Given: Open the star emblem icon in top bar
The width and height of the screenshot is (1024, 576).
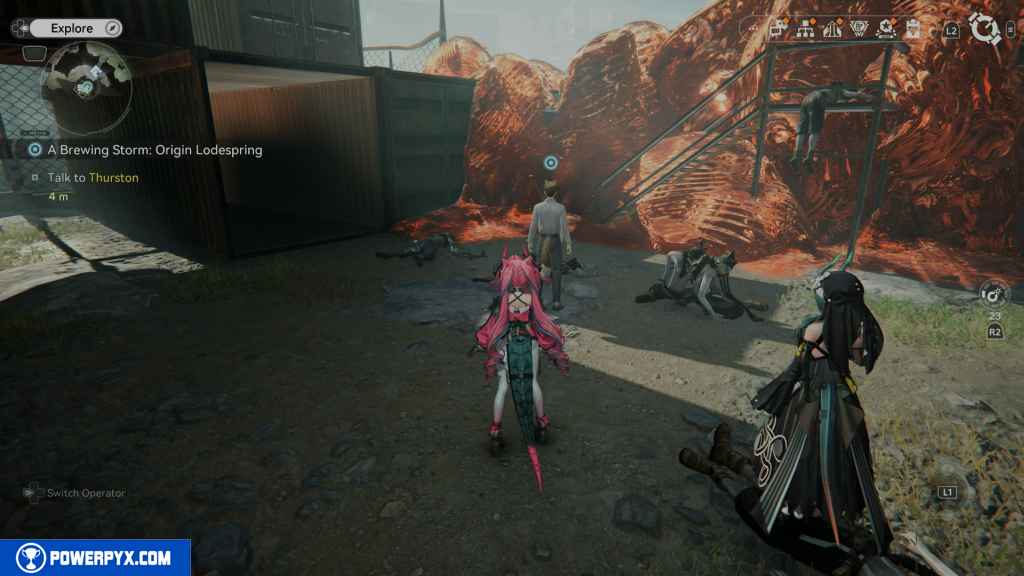Looking at the screenshot, I should click(x=885, y=30).
